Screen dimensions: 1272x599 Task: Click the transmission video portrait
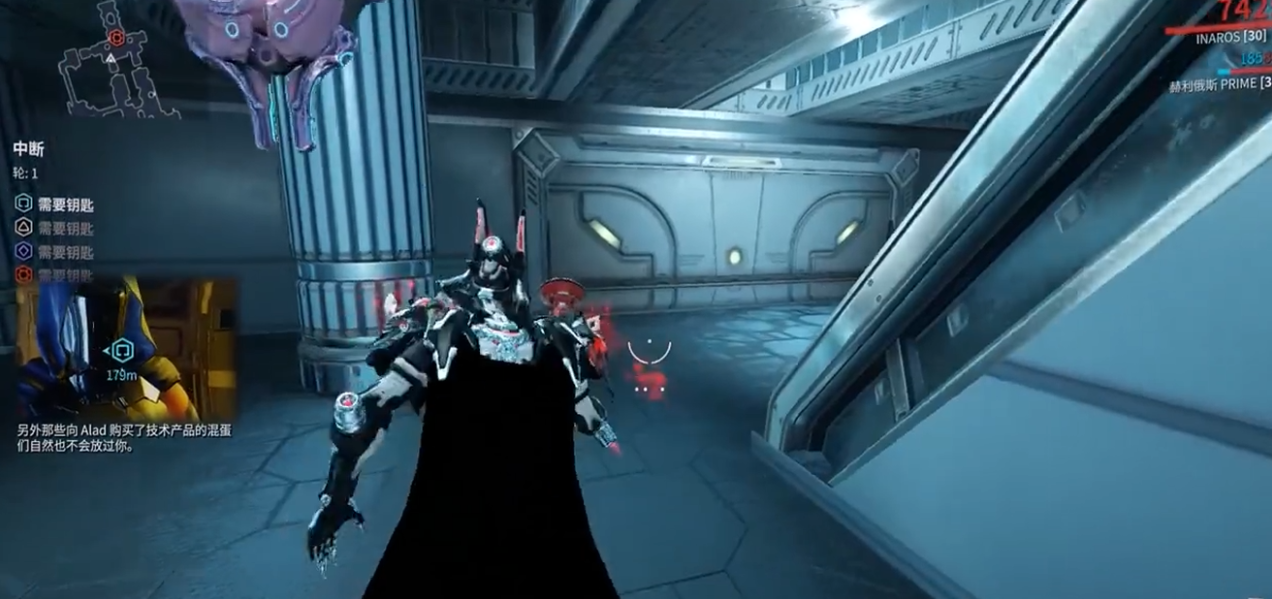pyautogui.click(x=110, y=350)
